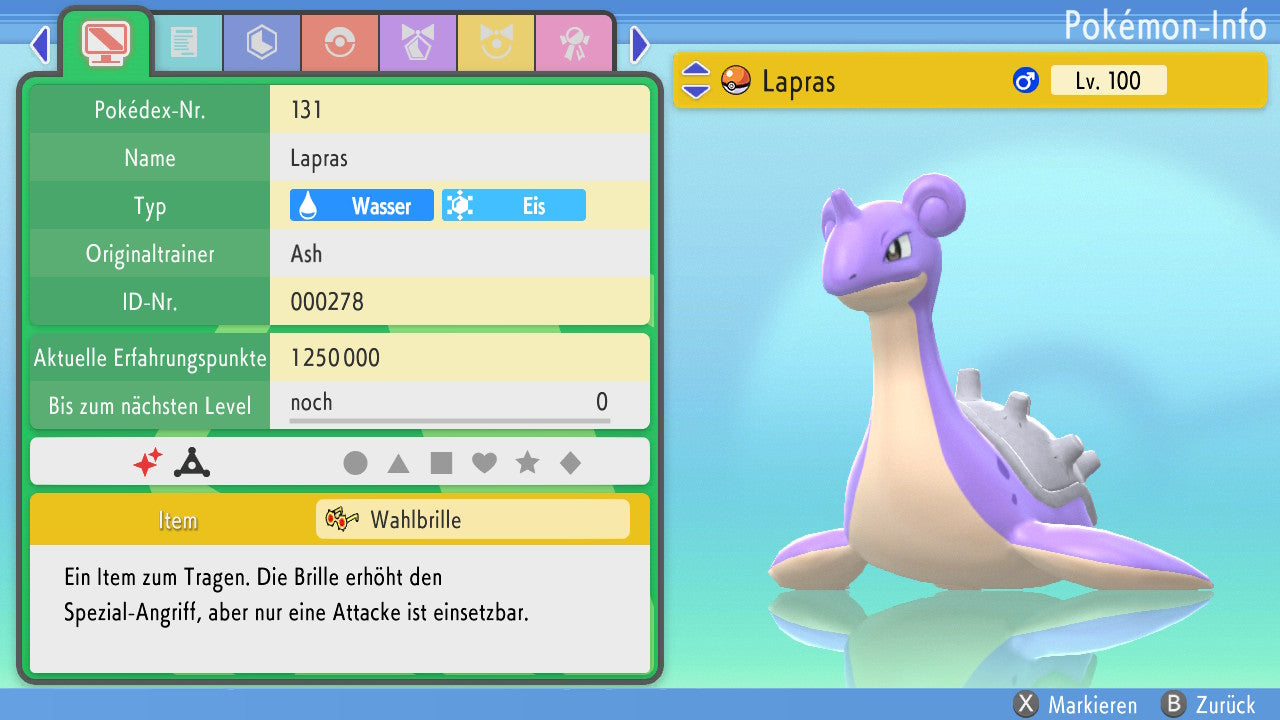Click the up/down Pokémon switch arrows
The height and width of the screenshot is (720, 1280).
[x=695, y=81]
